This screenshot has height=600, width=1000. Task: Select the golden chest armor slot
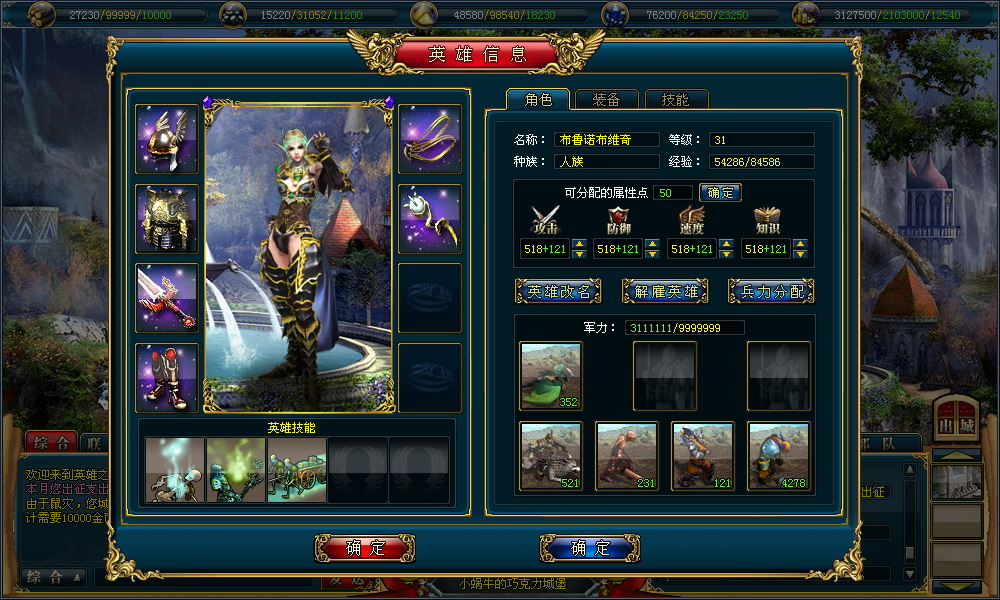[167, 218]
